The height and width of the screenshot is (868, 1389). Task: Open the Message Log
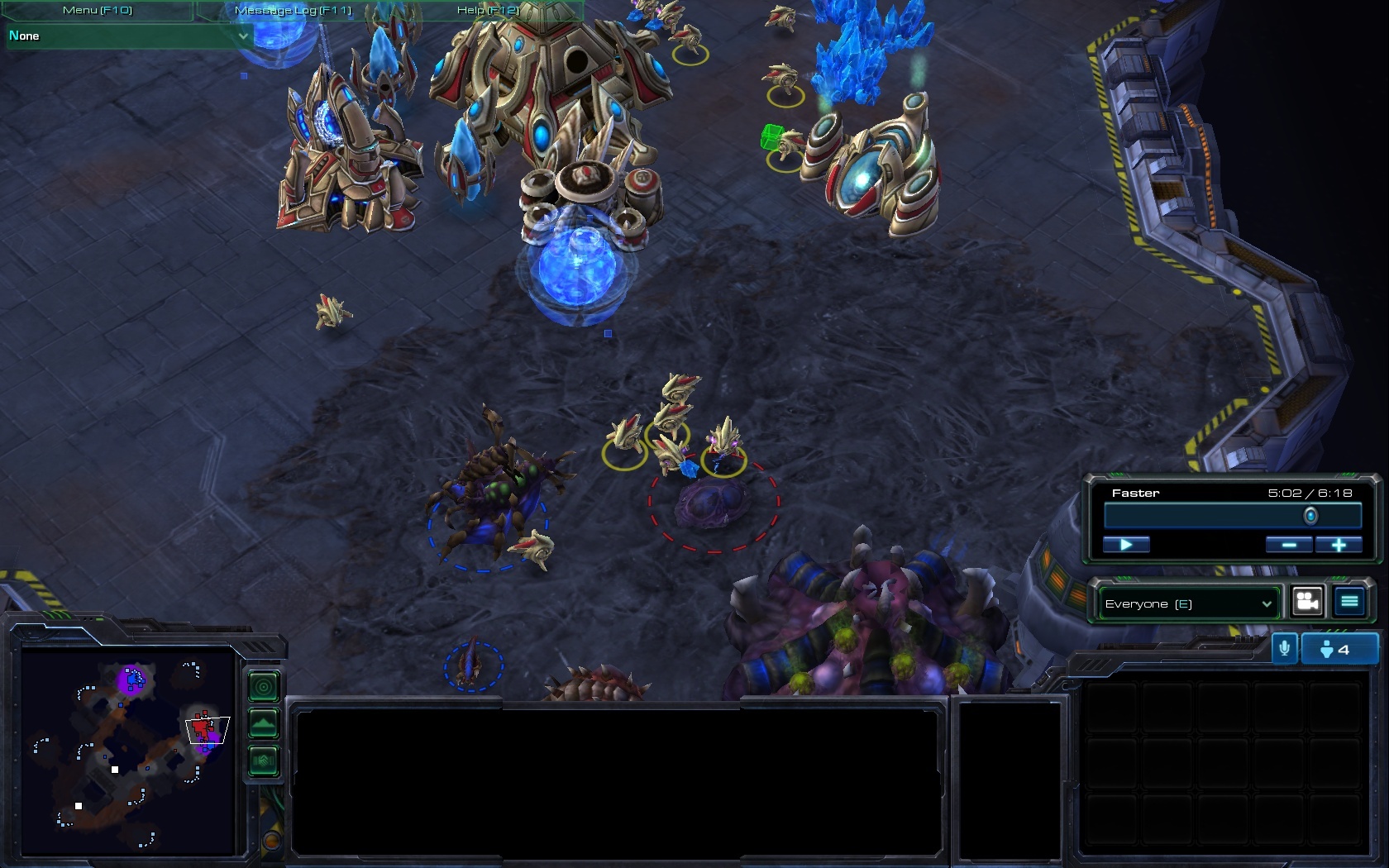tap(293, 10)
